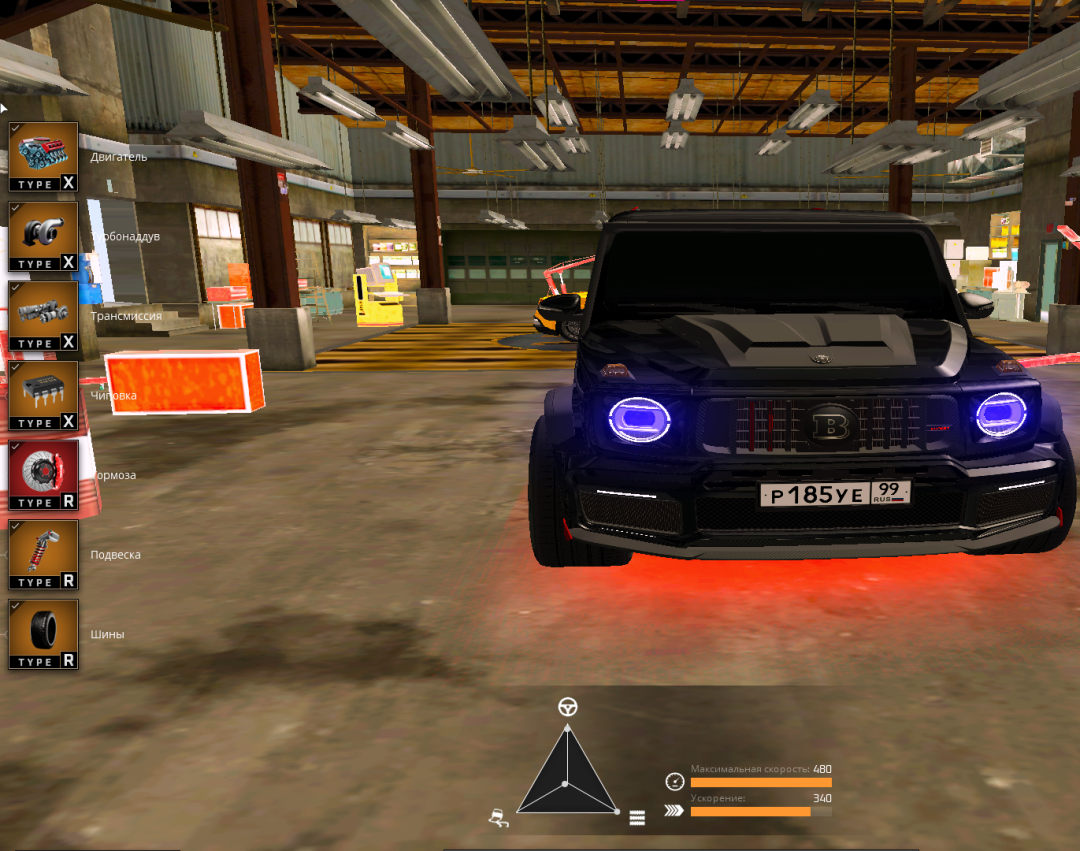Open the Турбонаддув turbocharger upgrade
The width and height of the screenshot is (1080, 851).
(43, 236)
